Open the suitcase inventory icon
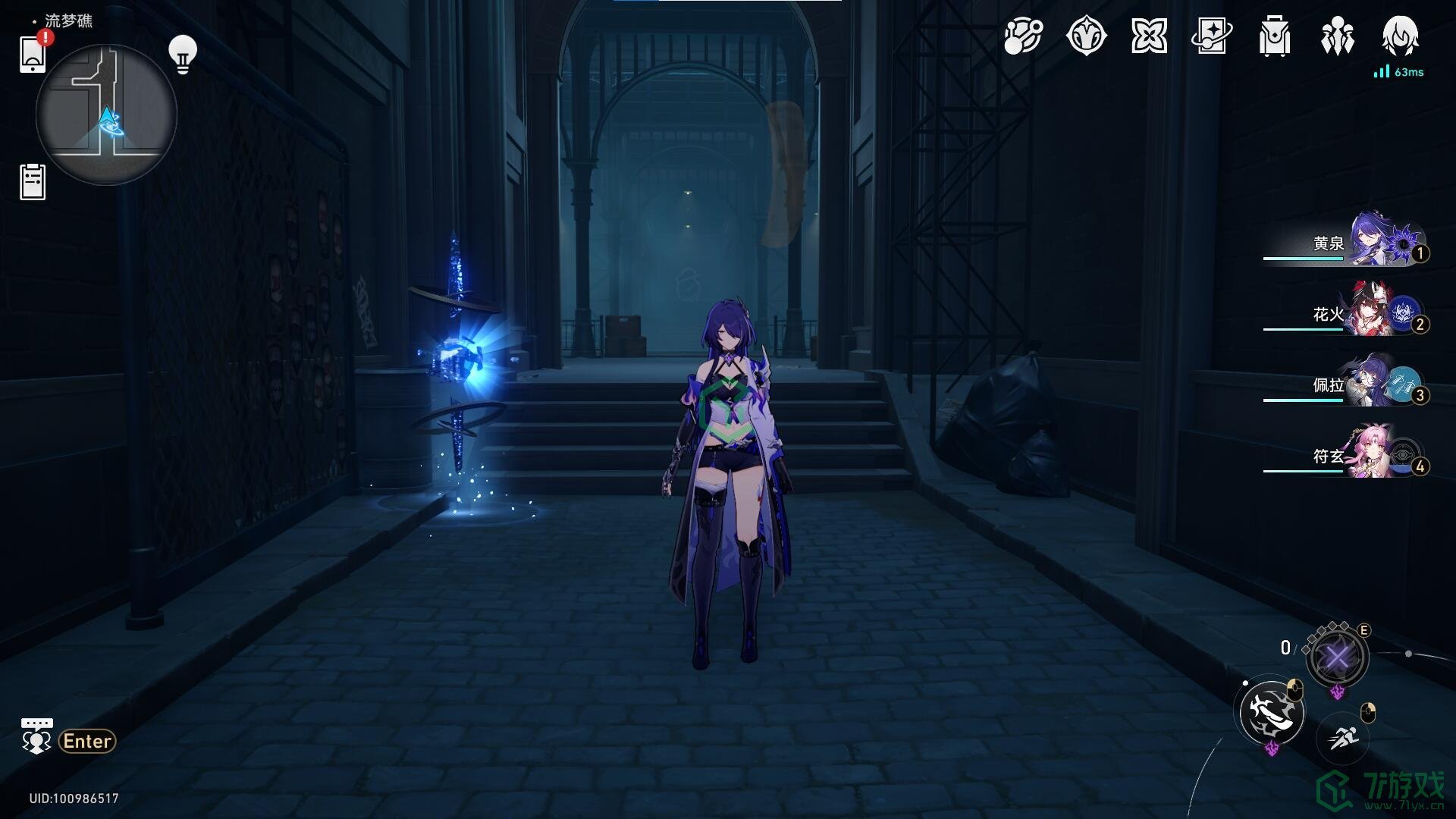The height and width of the screenshot is (819, 1456). click(1274, 36)
